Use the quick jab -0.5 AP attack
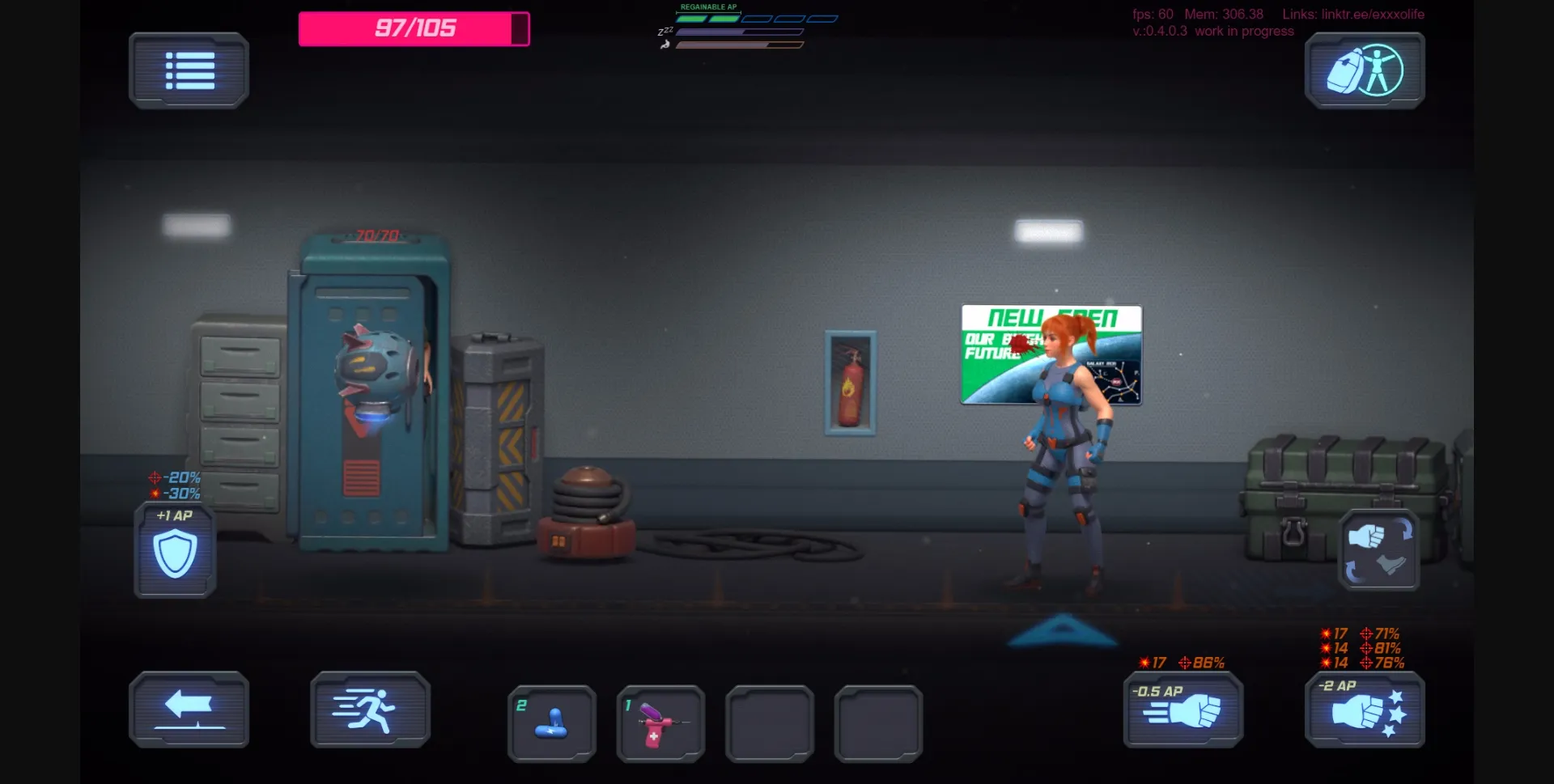 point(1182,712)
